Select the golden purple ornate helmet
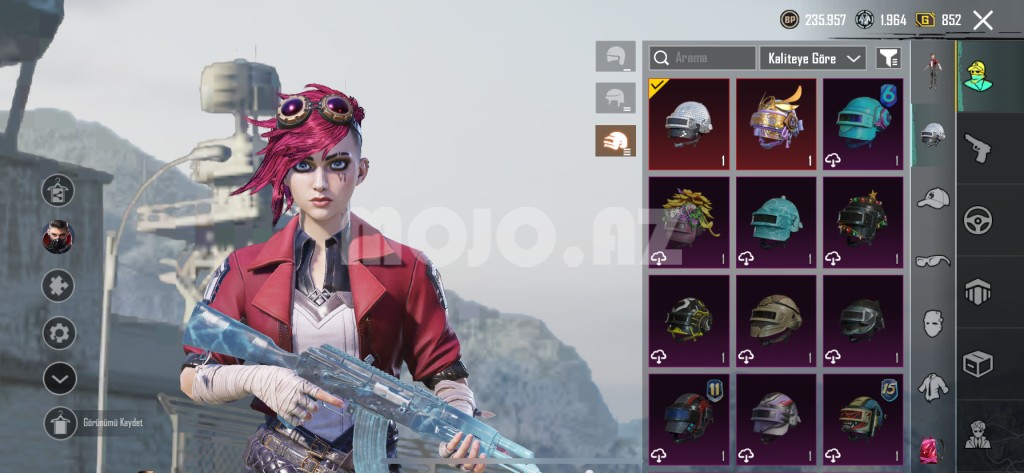 (x=776, y=124)
